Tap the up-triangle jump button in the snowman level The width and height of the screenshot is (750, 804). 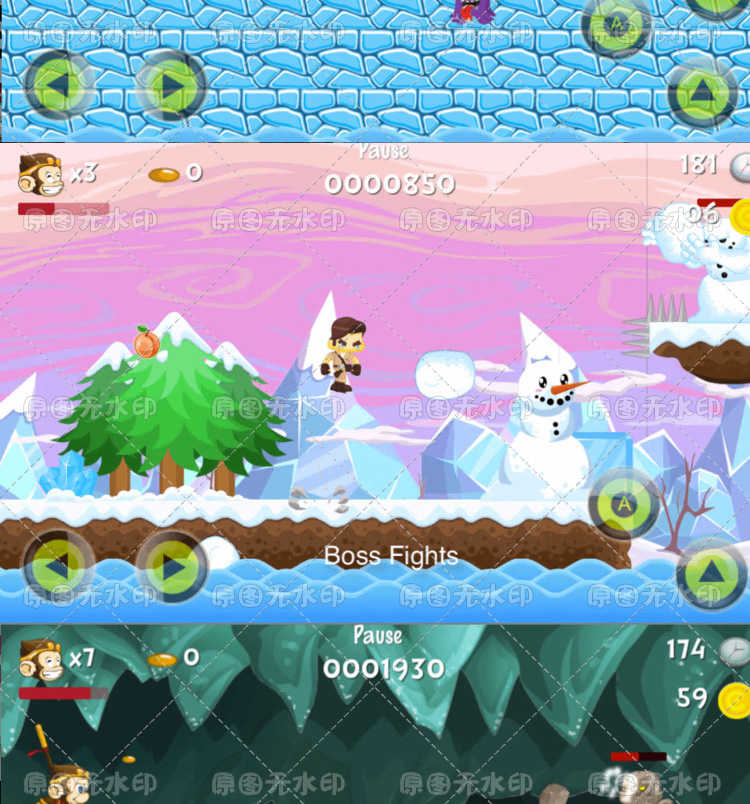[711, 574]
